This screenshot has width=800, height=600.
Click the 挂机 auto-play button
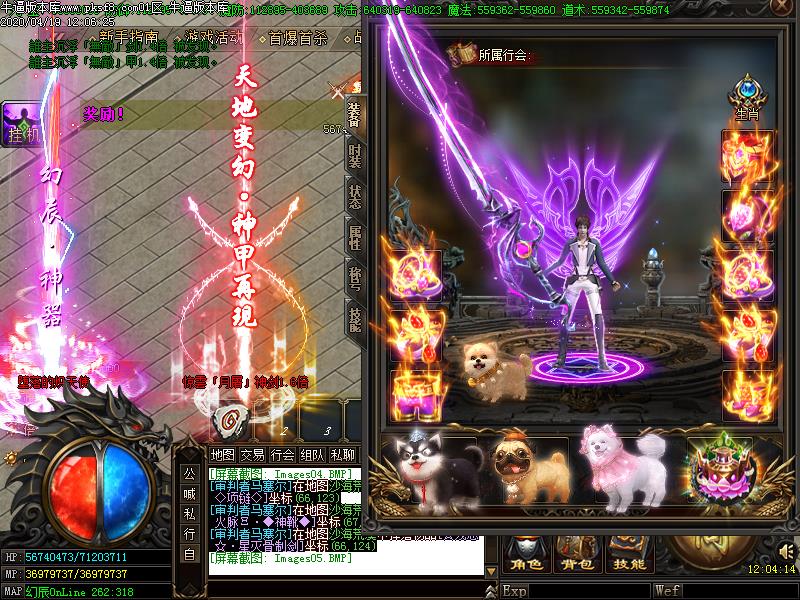(22, 134)
